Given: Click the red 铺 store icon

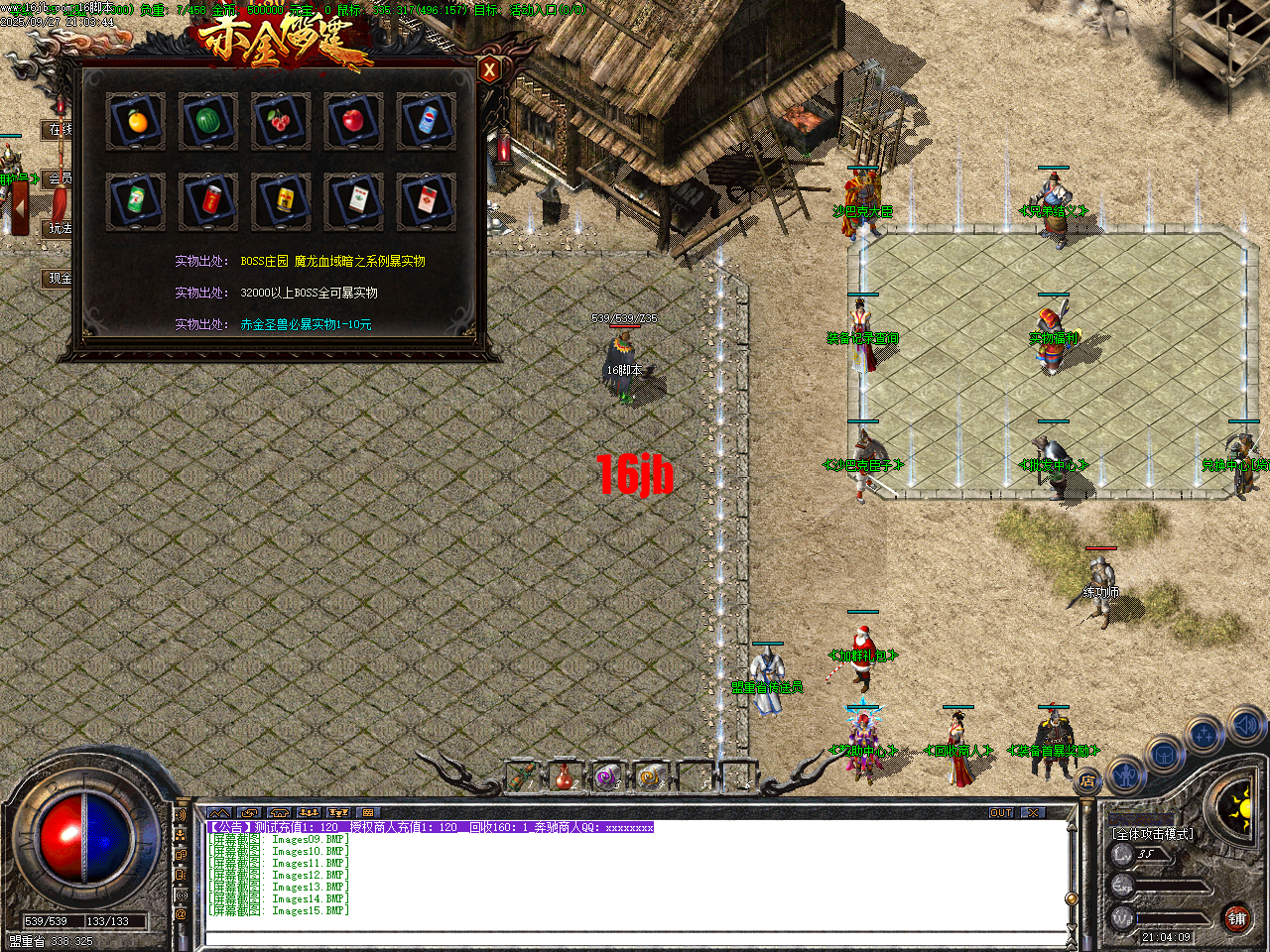Looking at the screenshot, I should (1239, 918).
